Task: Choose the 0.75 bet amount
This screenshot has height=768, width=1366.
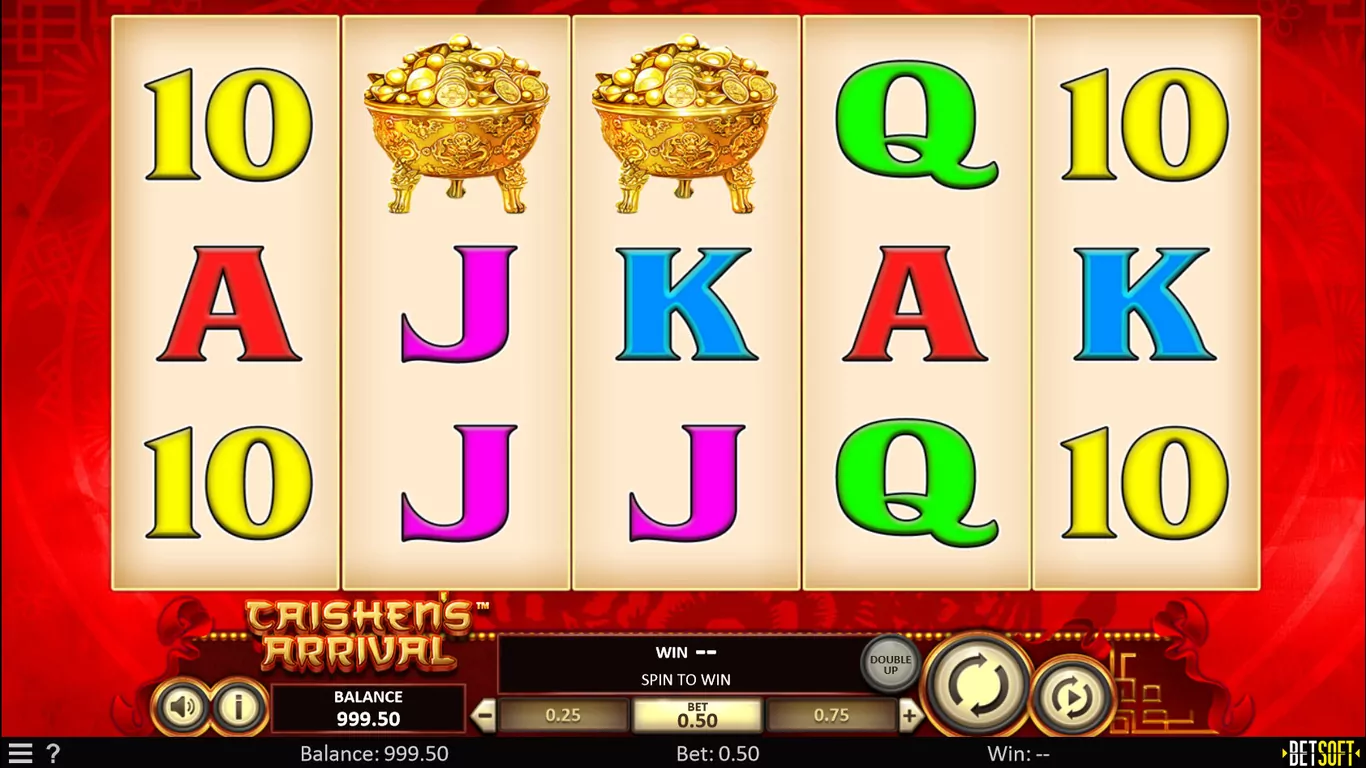Action: 831,715
